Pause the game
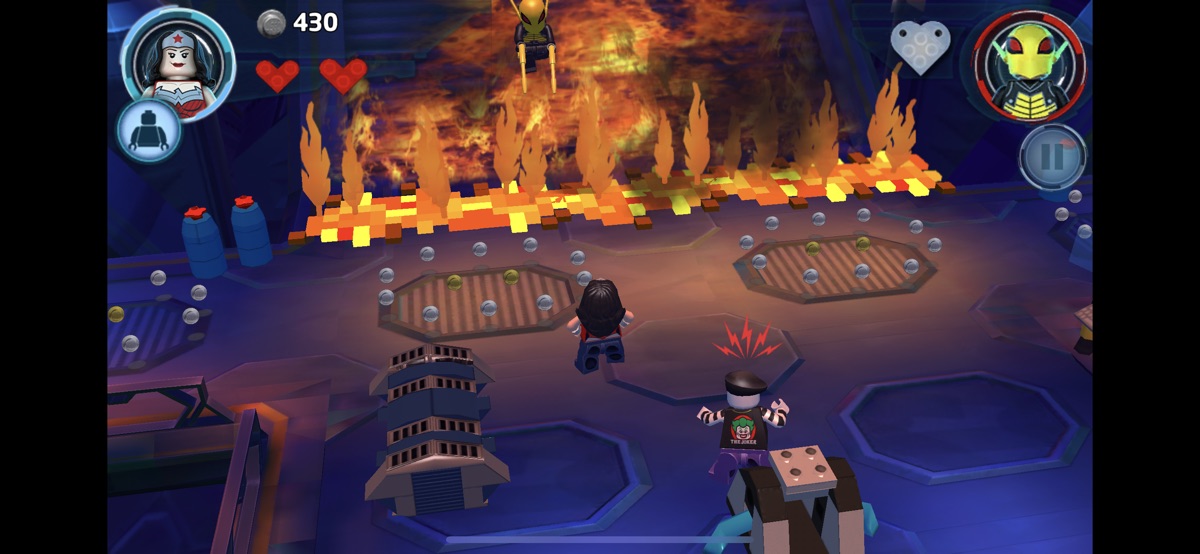This screenshot has width=1200, height=554. coord(1053,157)
